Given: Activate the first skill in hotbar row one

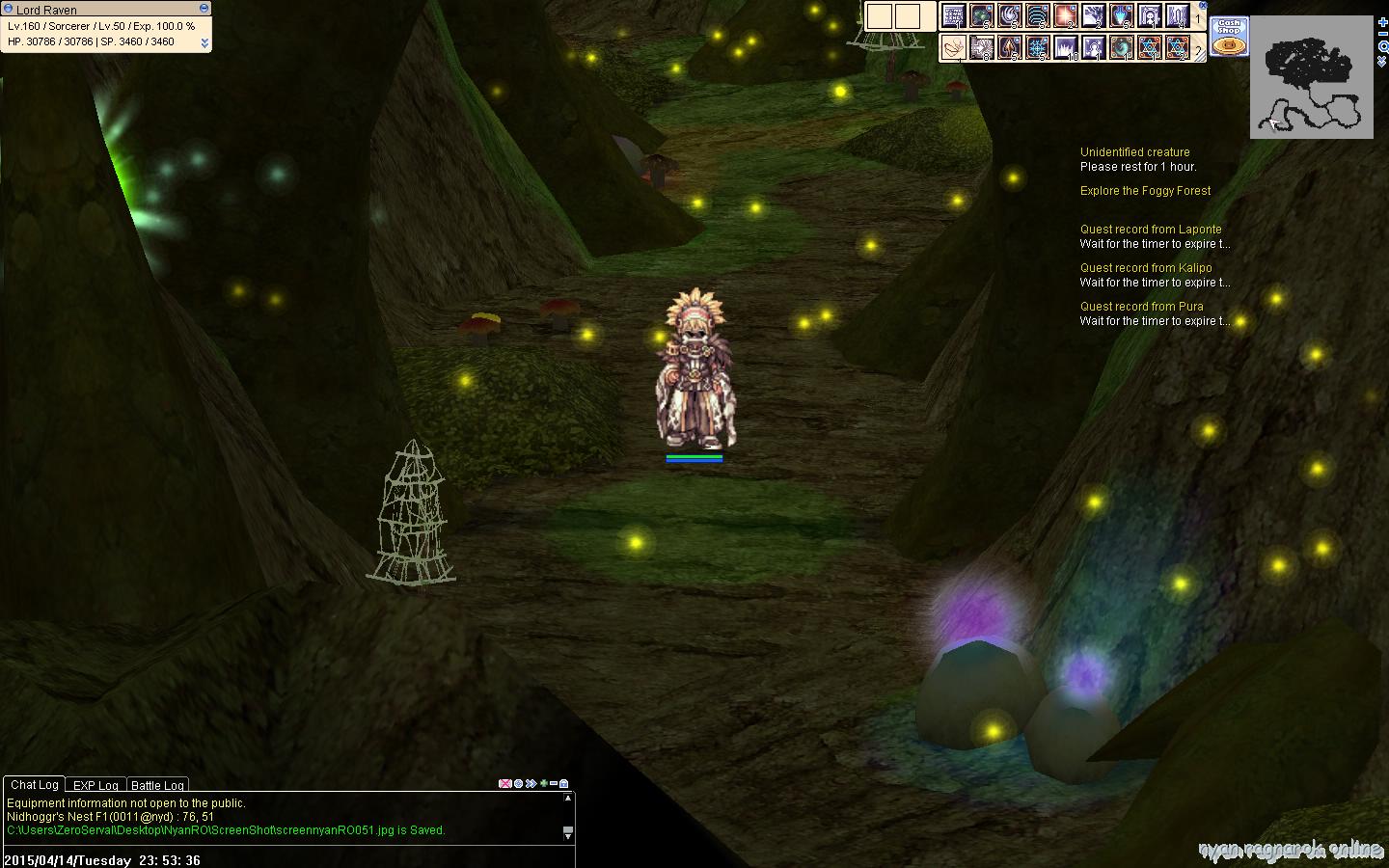Looking at the screenshot, I should pyautogui.click(x=953, y=16).
